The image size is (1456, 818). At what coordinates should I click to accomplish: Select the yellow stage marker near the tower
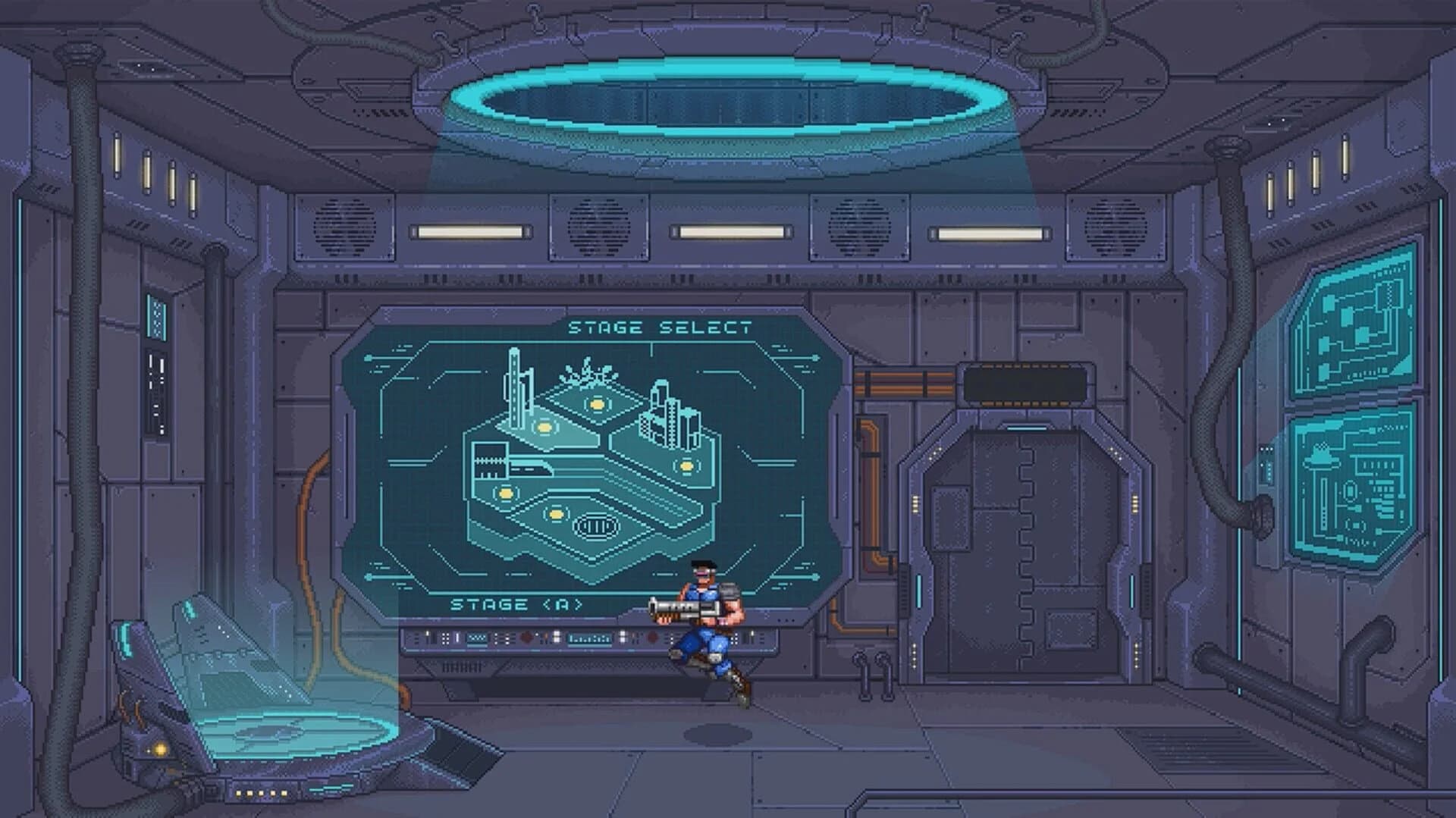(x=543, y=428)
